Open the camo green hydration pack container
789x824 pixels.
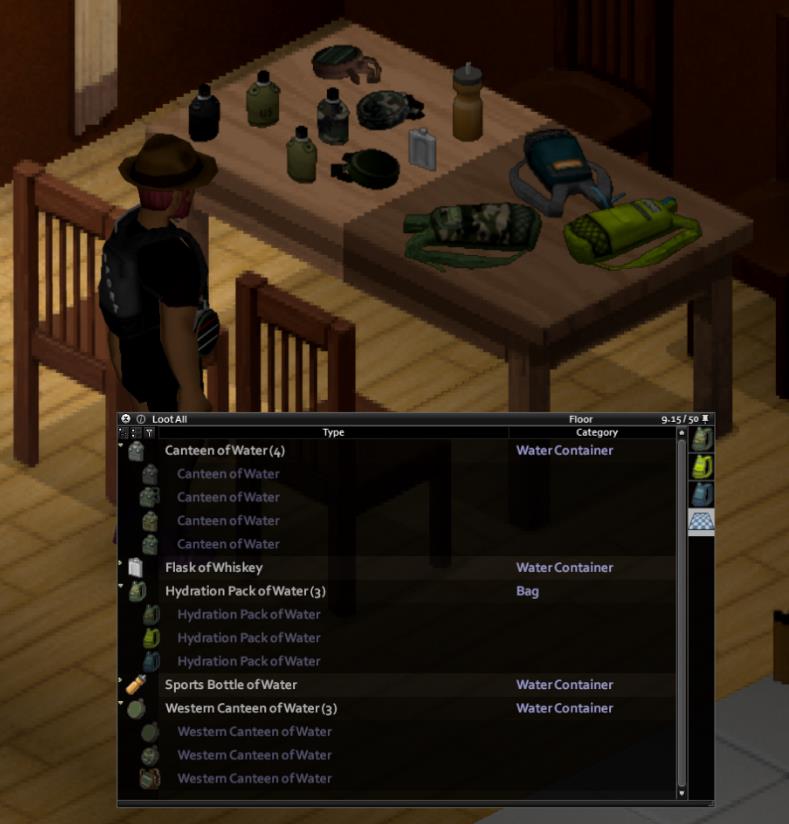point(702,439)
